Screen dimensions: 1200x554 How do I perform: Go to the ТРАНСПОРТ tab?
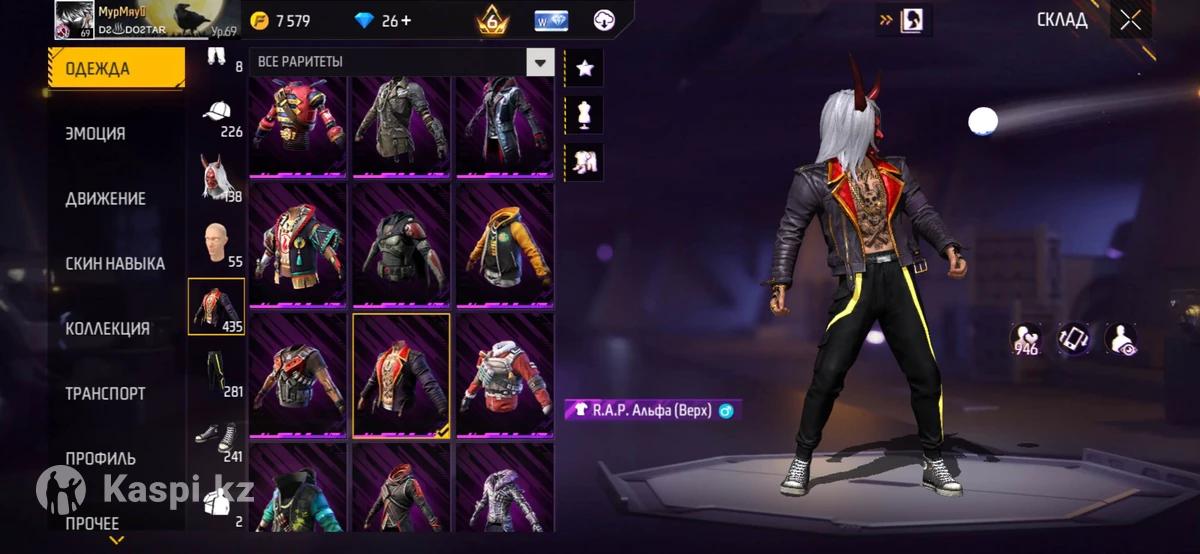[x=105, y=394]
